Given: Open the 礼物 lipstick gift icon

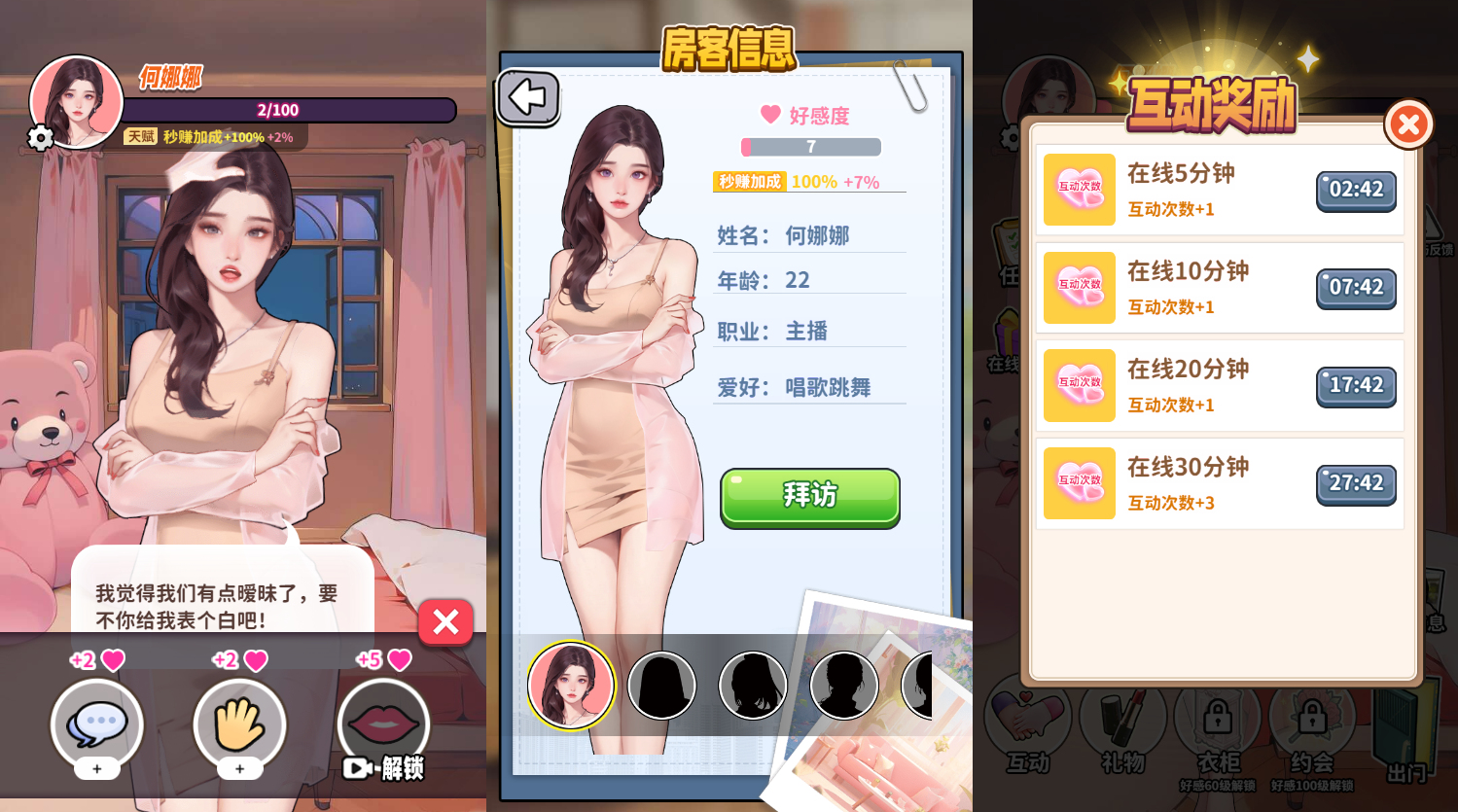Looking at the screenshot, I should [x=1124, y=718].
